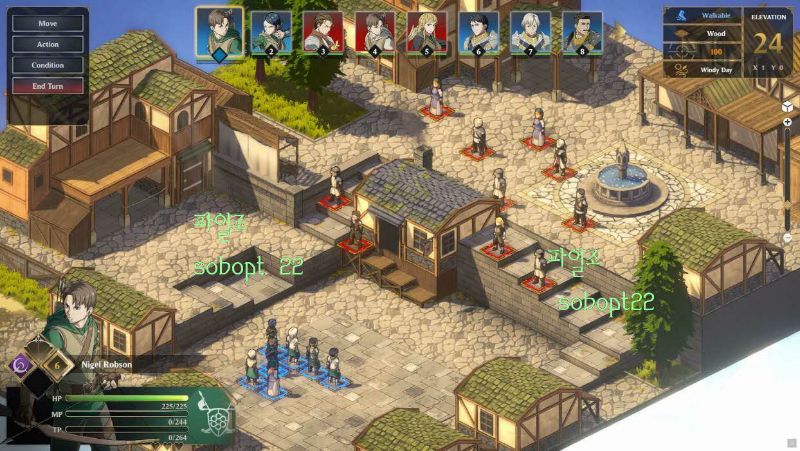800x451 pixels.
Task: Select the Condition option
Action: [47, 65]
